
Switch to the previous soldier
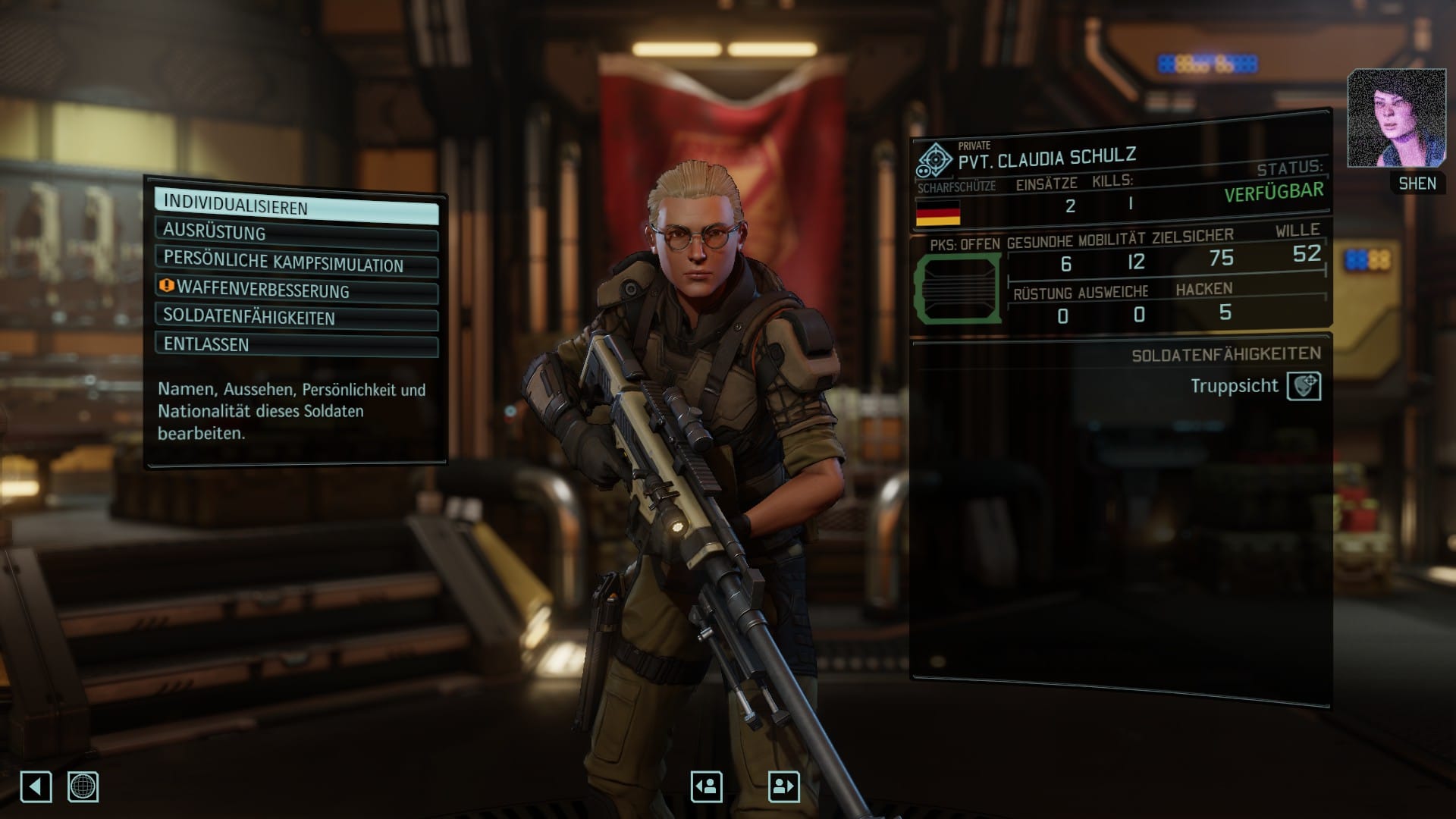coord(706,786)
